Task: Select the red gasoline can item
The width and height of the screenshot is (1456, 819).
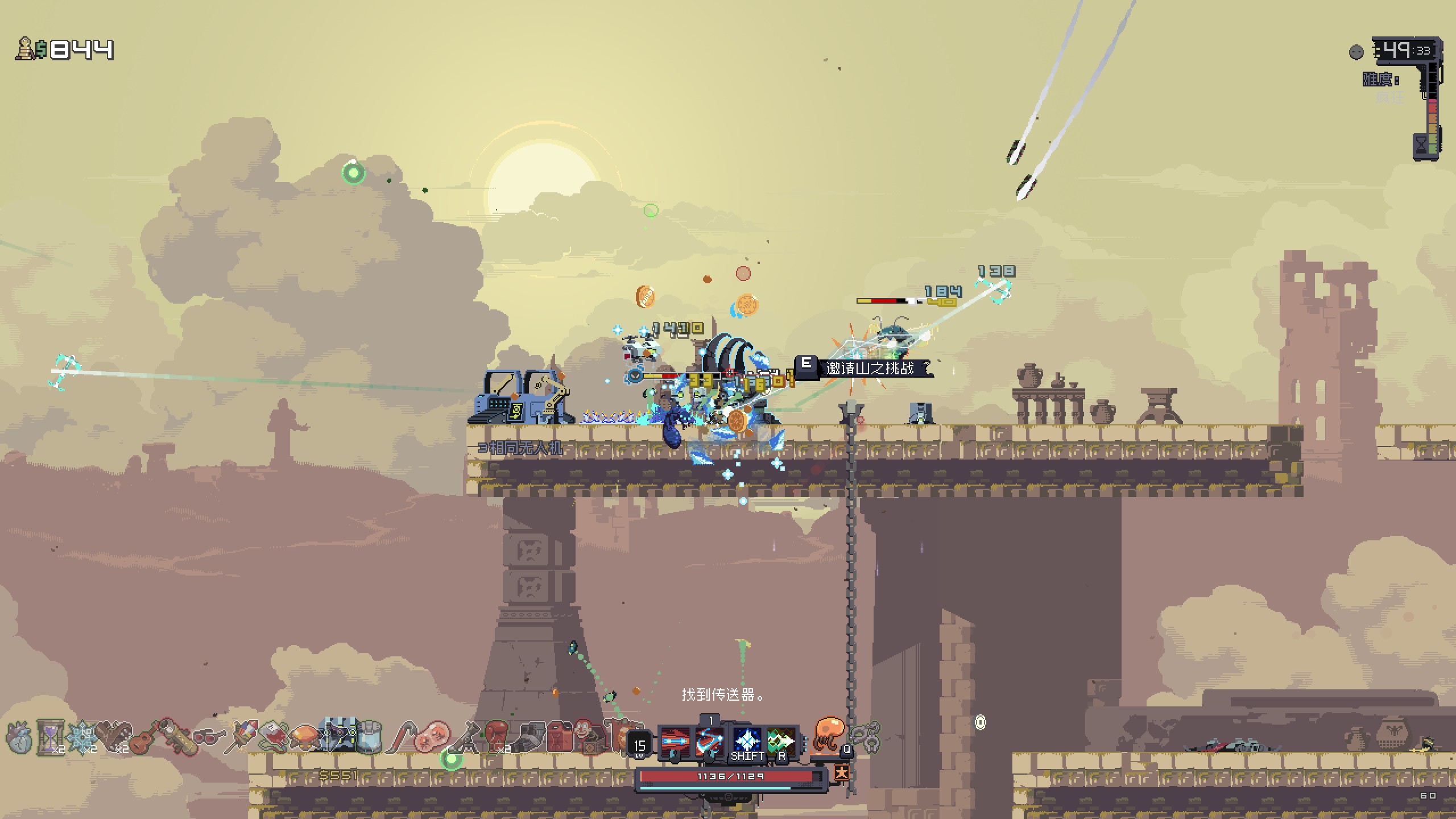Action: pos(559,737)
